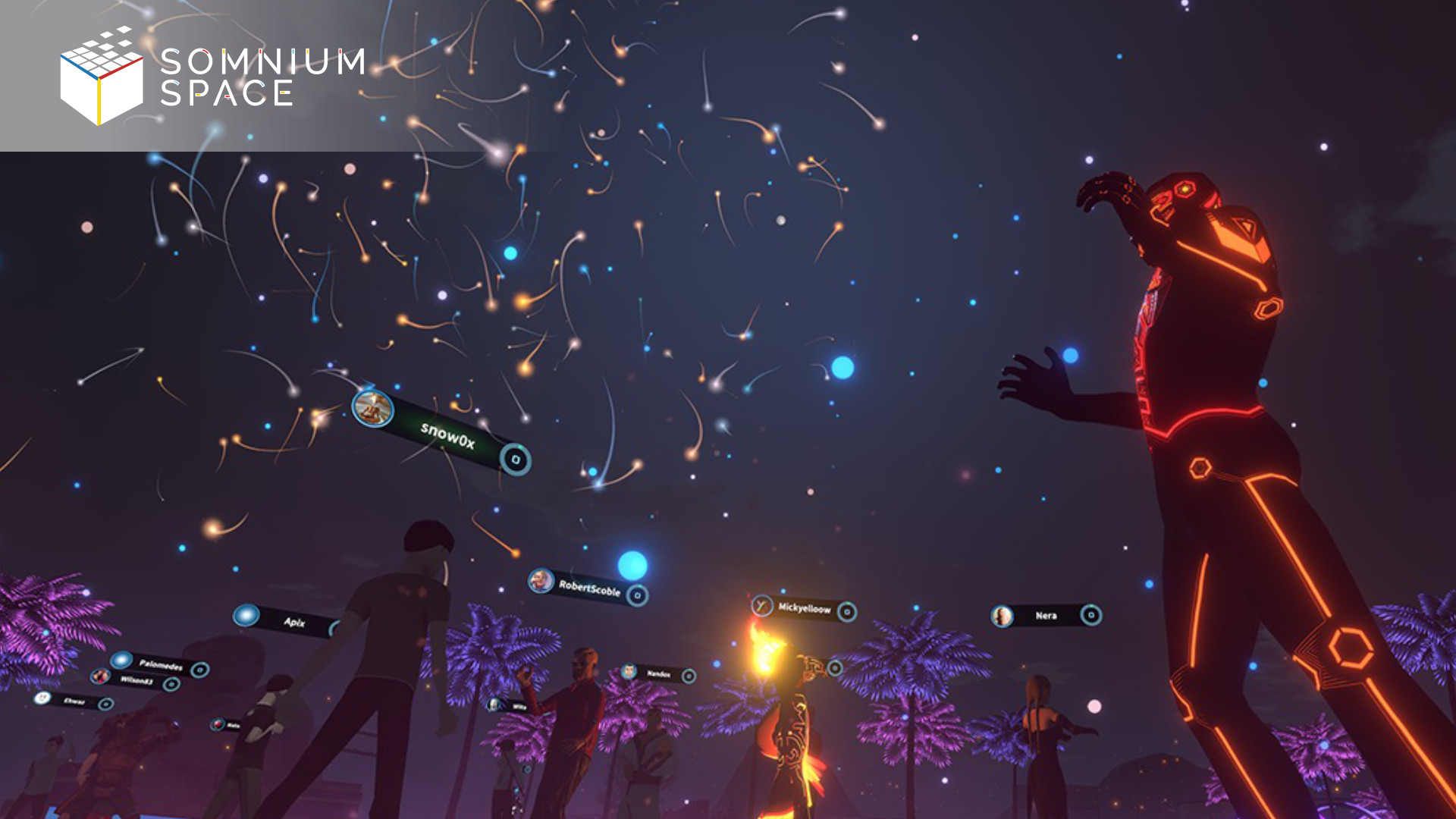Click the Apix name label
The image size is (1456, 819).
[294, 622]
